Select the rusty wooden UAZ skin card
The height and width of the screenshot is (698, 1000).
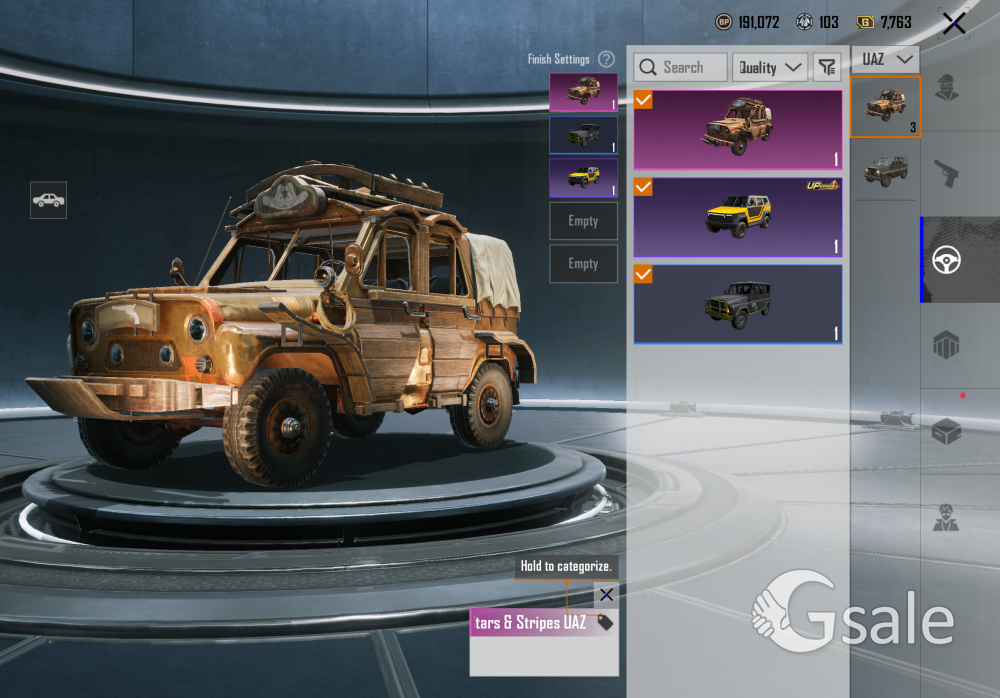[x=738, y=130]
